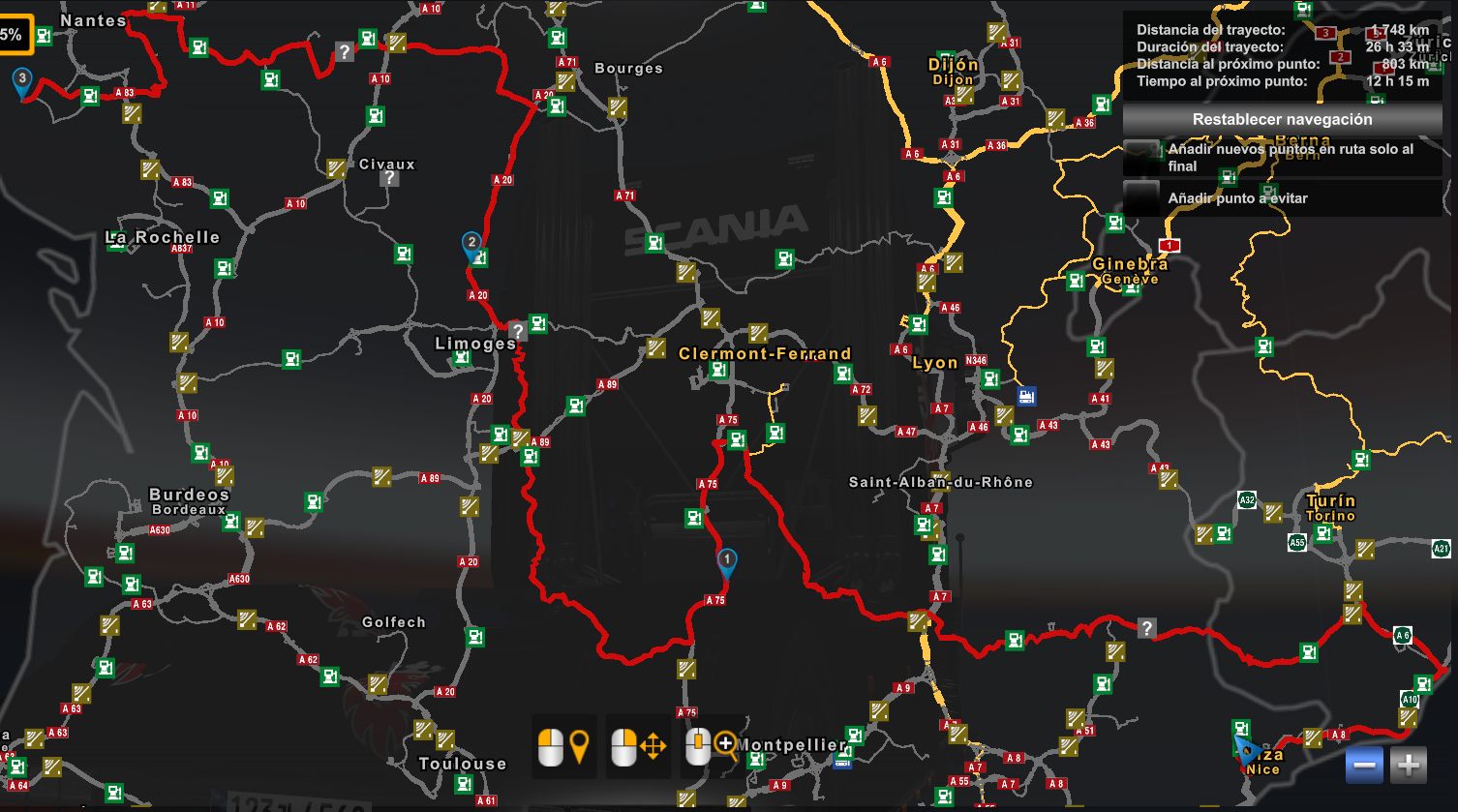Click the 5% exploration badge
Screen dimensions: 1458x812
click(x=14, y=33)
